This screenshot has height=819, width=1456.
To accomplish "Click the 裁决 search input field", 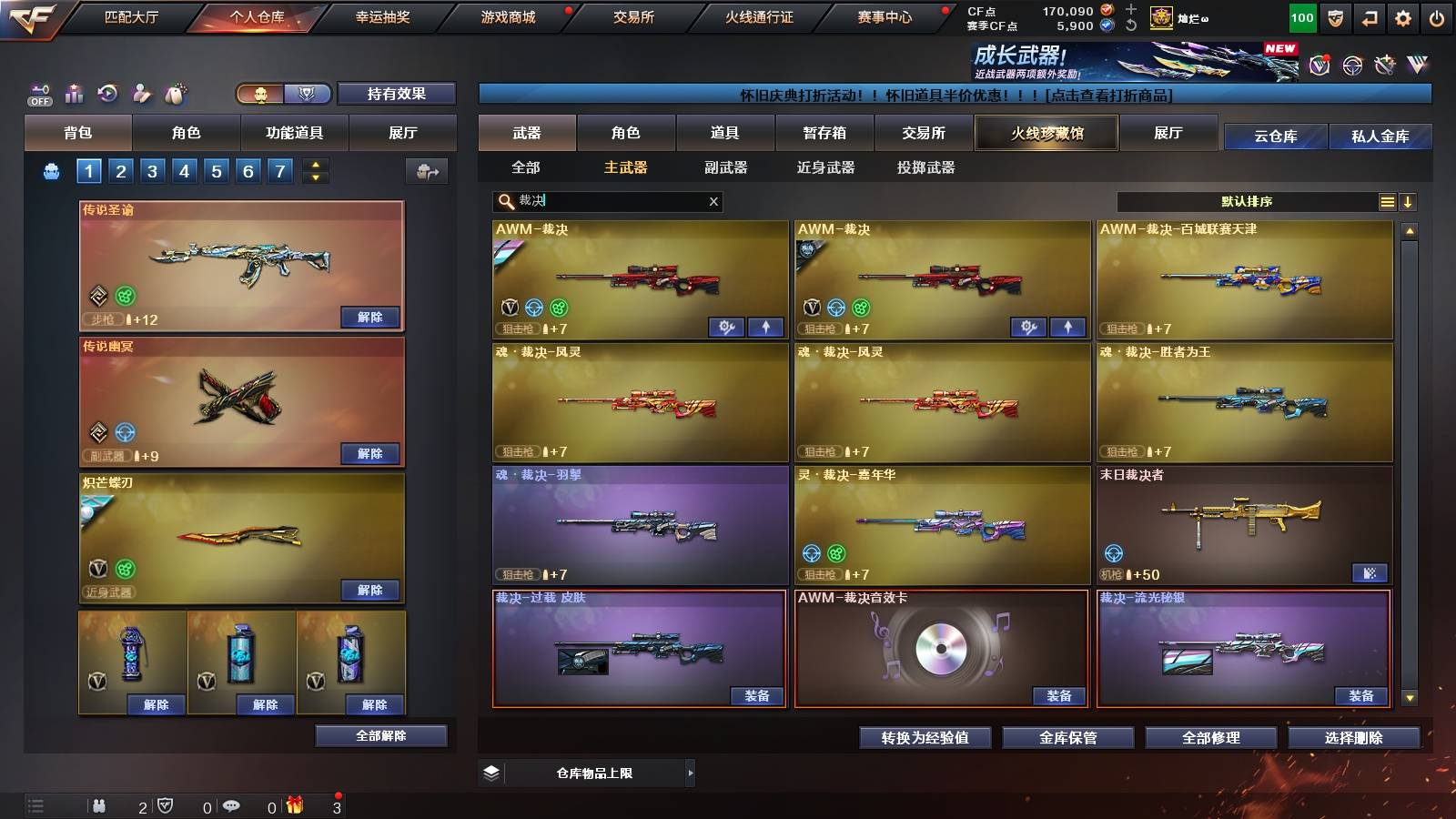I will [x=601, y=201].
